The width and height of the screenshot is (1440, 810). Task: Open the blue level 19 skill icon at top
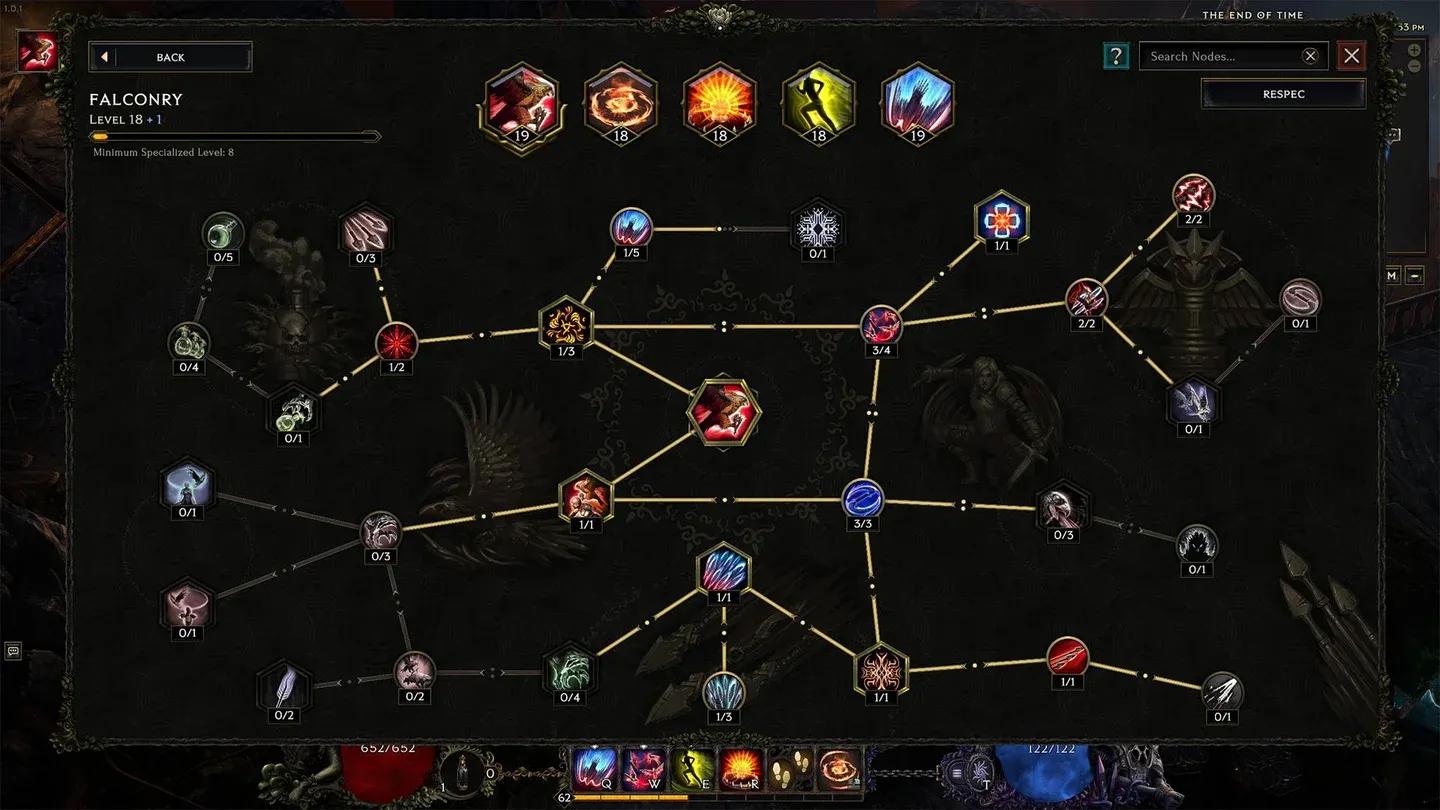[x=917, y=101]
